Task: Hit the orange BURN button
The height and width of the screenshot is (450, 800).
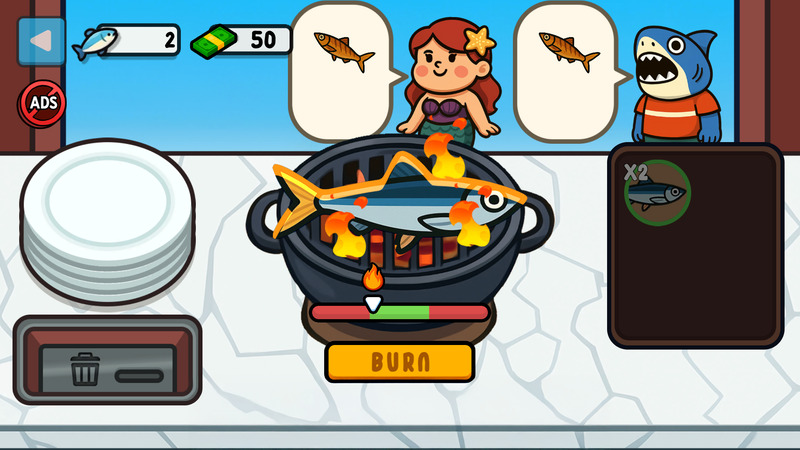Action: click(x=399, y=361)
